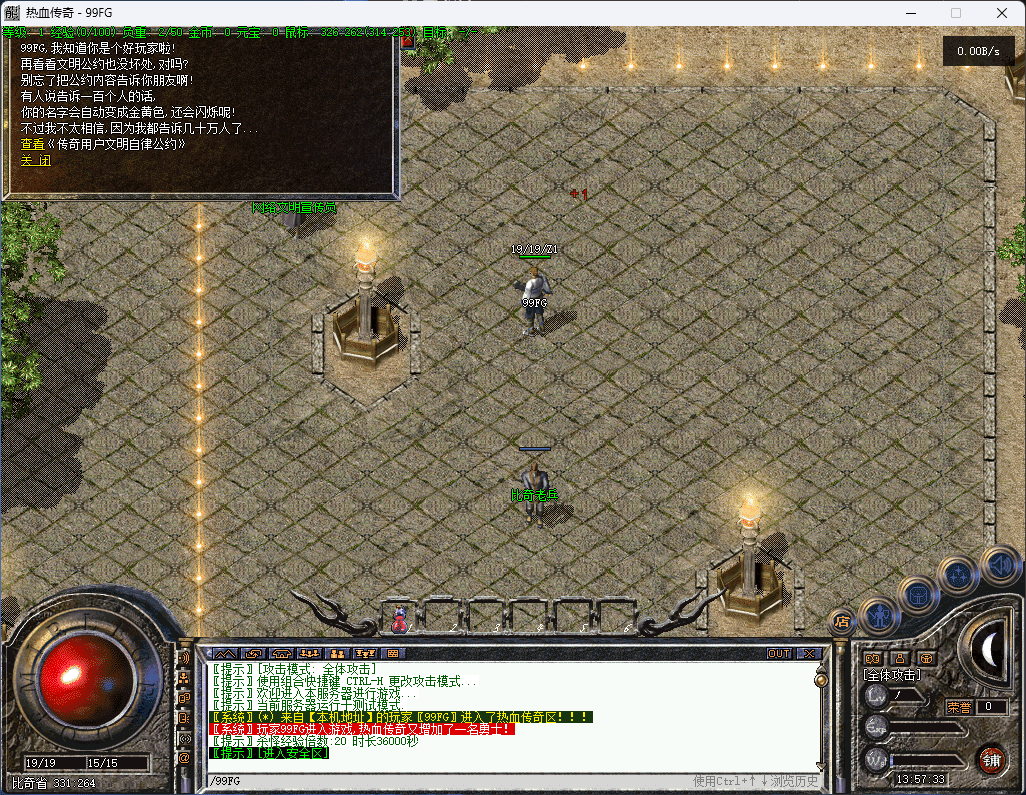Close the NPC dialogue with 关闭

(35, 160)
